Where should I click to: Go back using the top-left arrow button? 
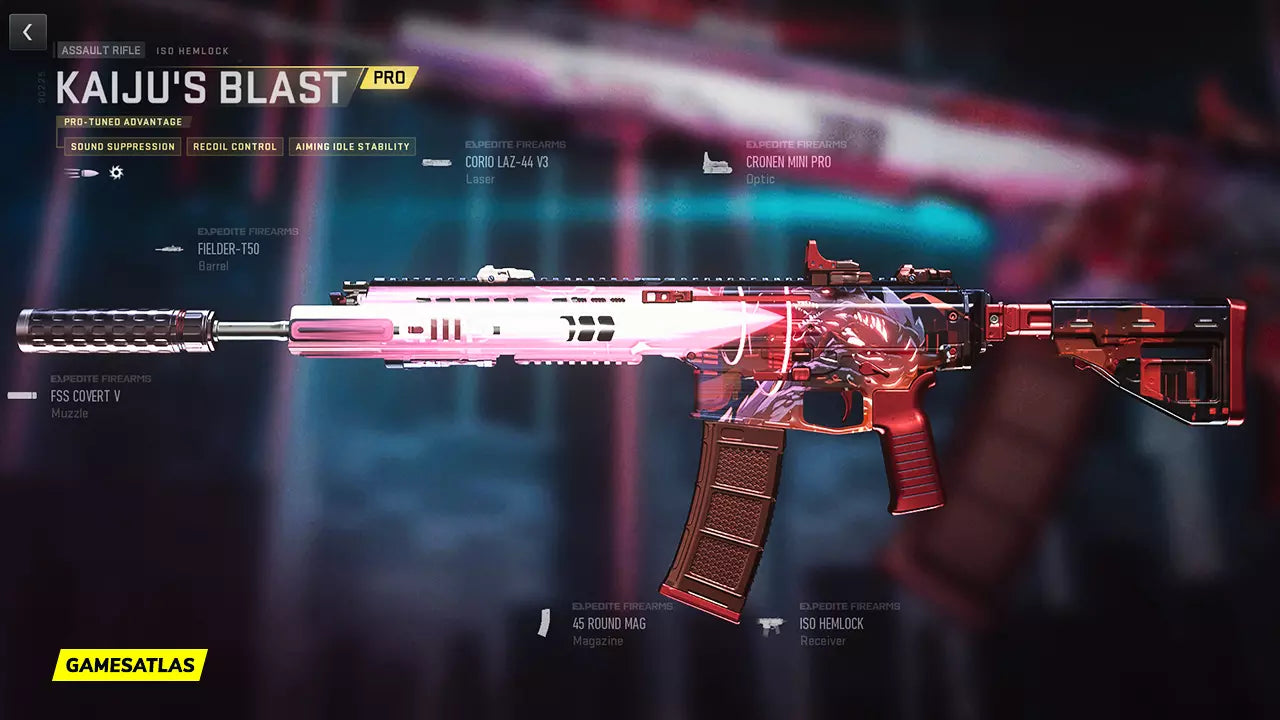click(28, 32)
